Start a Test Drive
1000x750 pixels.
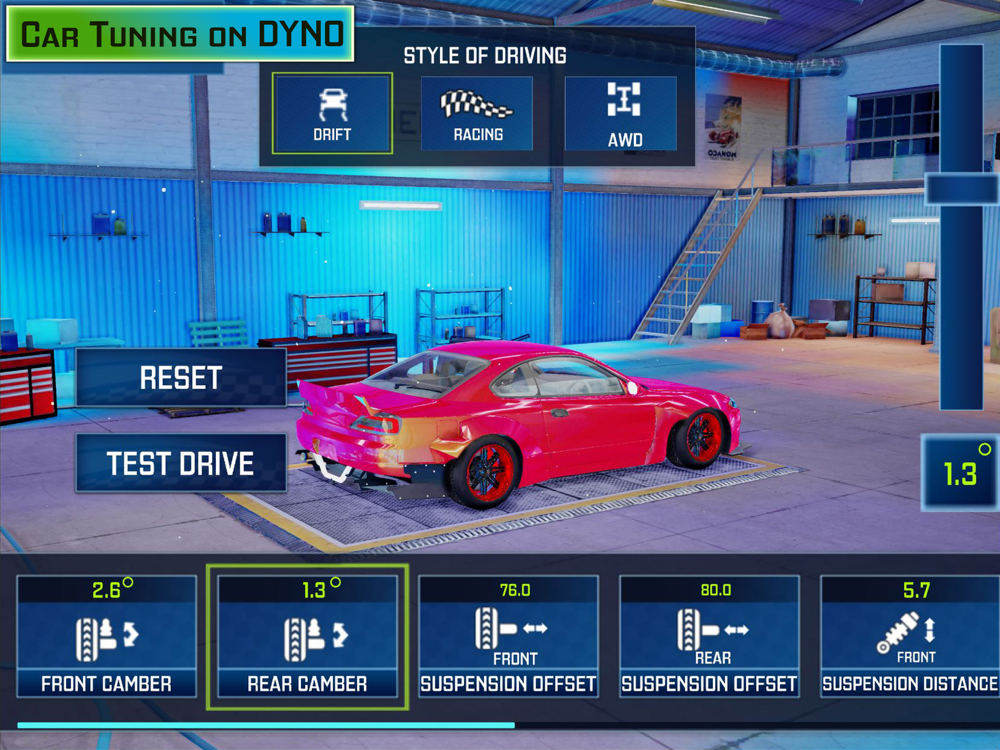coord(181,463)
